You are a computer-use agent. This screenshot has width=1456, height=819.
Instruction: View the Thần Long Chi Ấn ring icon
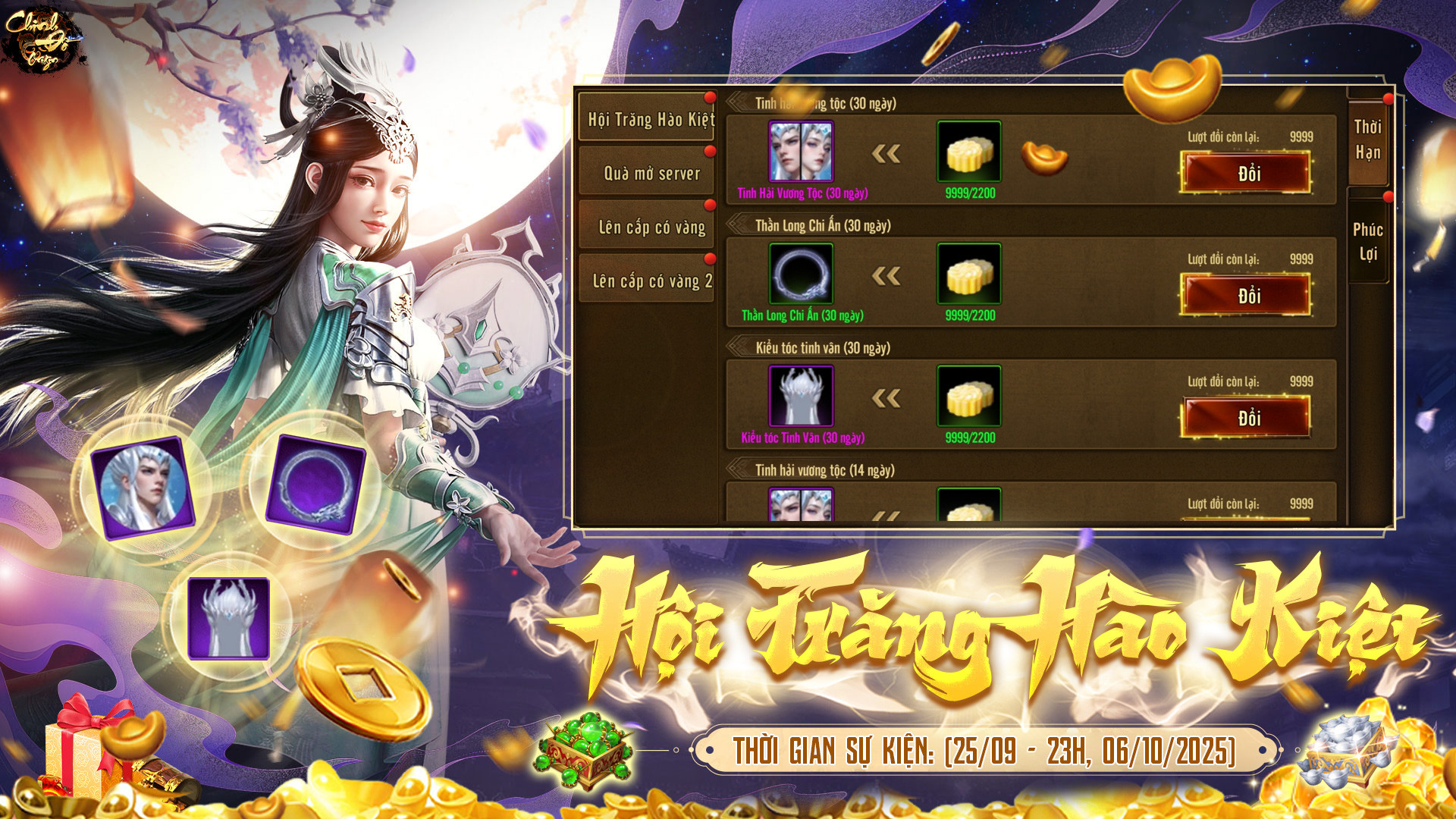[801, 273]
